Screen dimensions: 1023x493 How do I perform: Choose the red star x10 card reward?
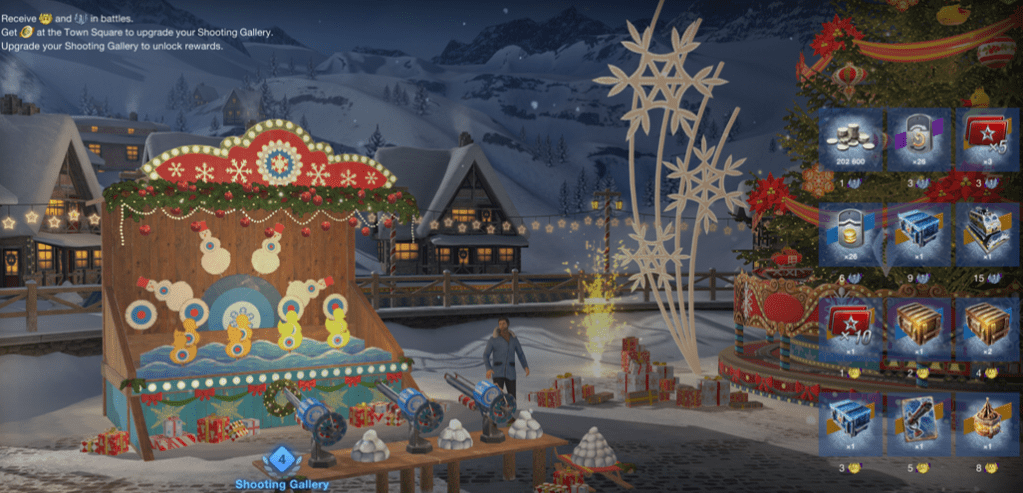848,329
